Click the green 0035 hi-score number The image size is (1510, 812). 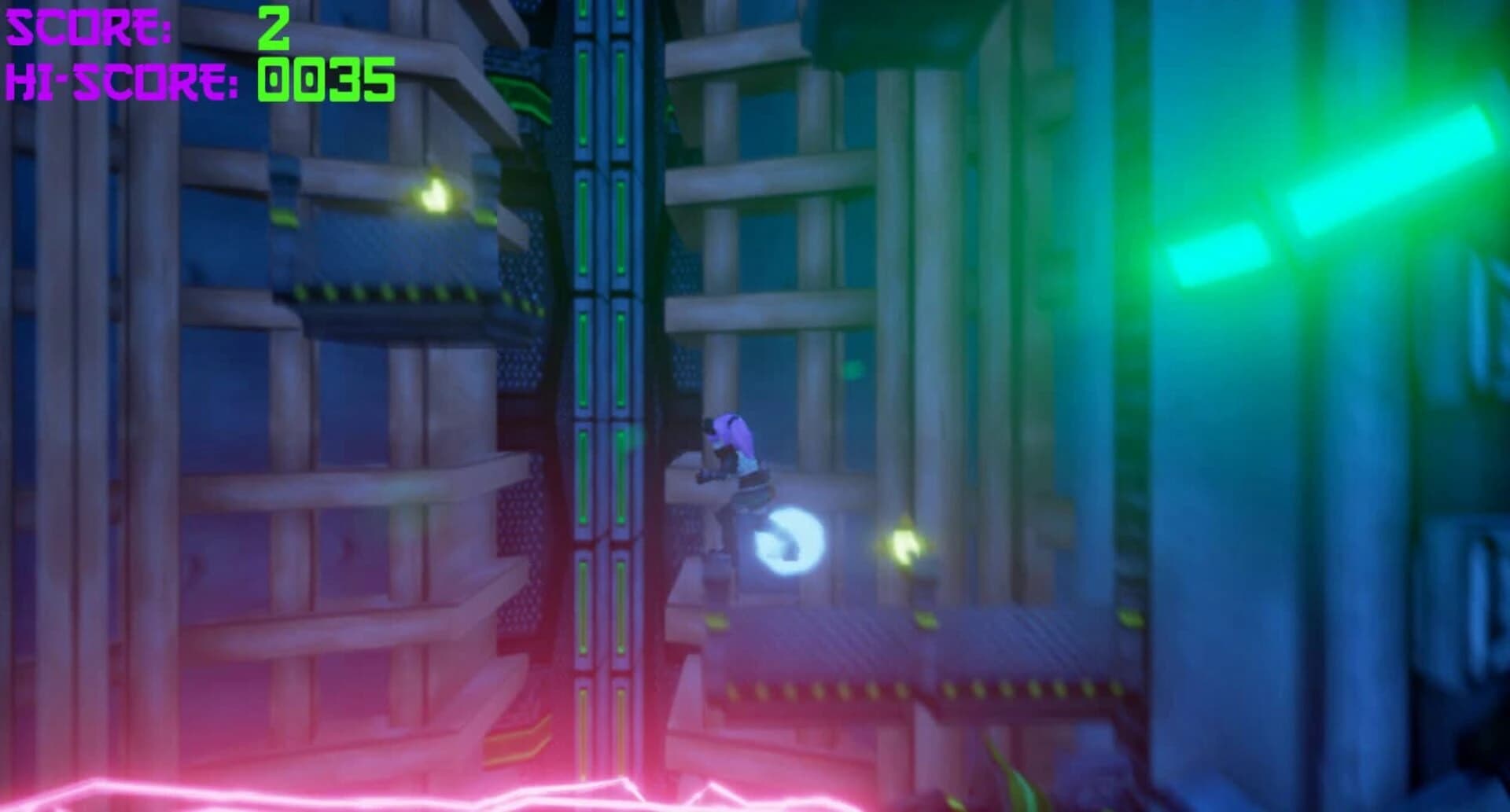[x=322, y=79]
